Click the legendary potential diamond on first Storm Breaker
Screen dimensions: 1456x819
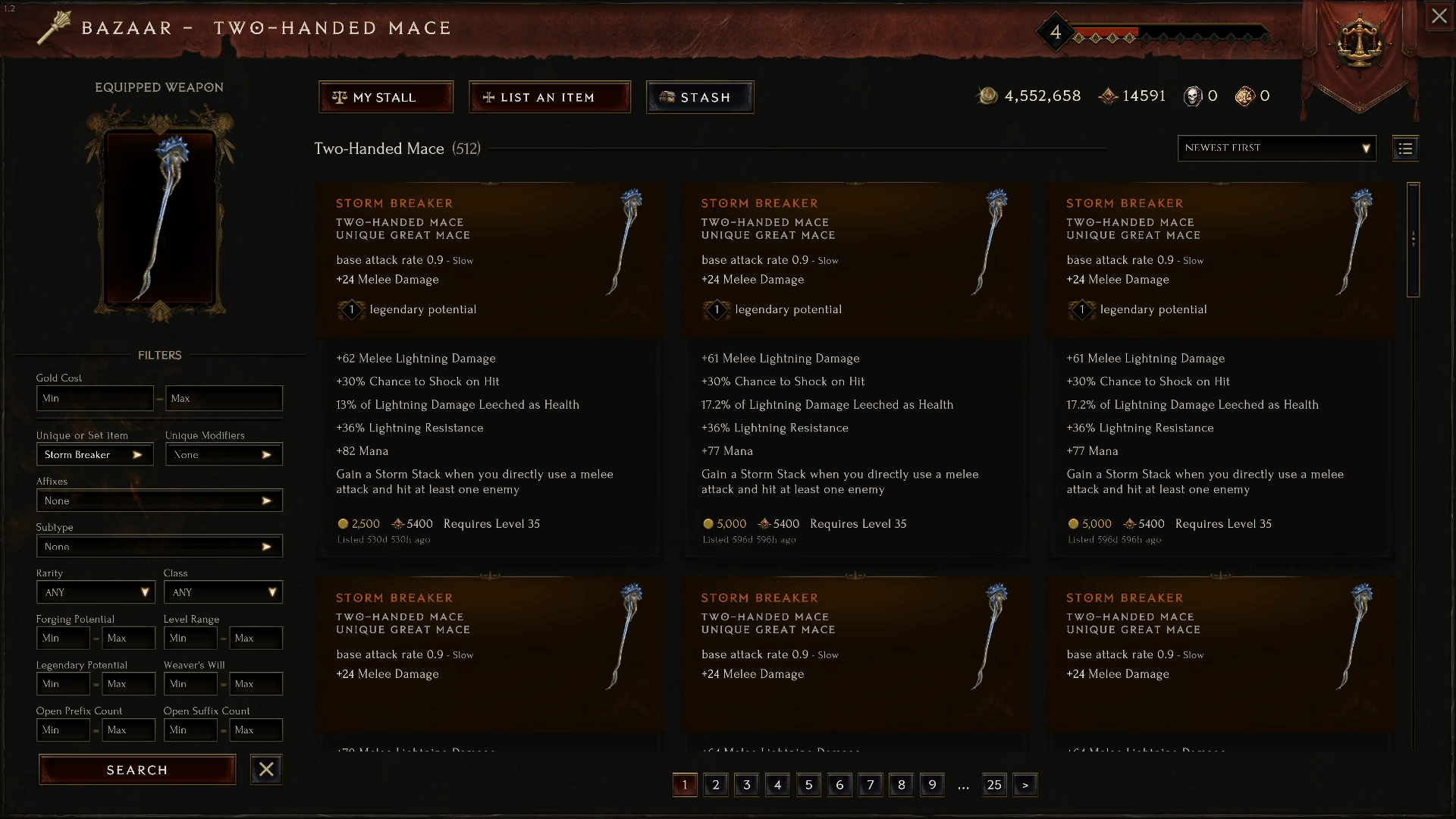351,309
